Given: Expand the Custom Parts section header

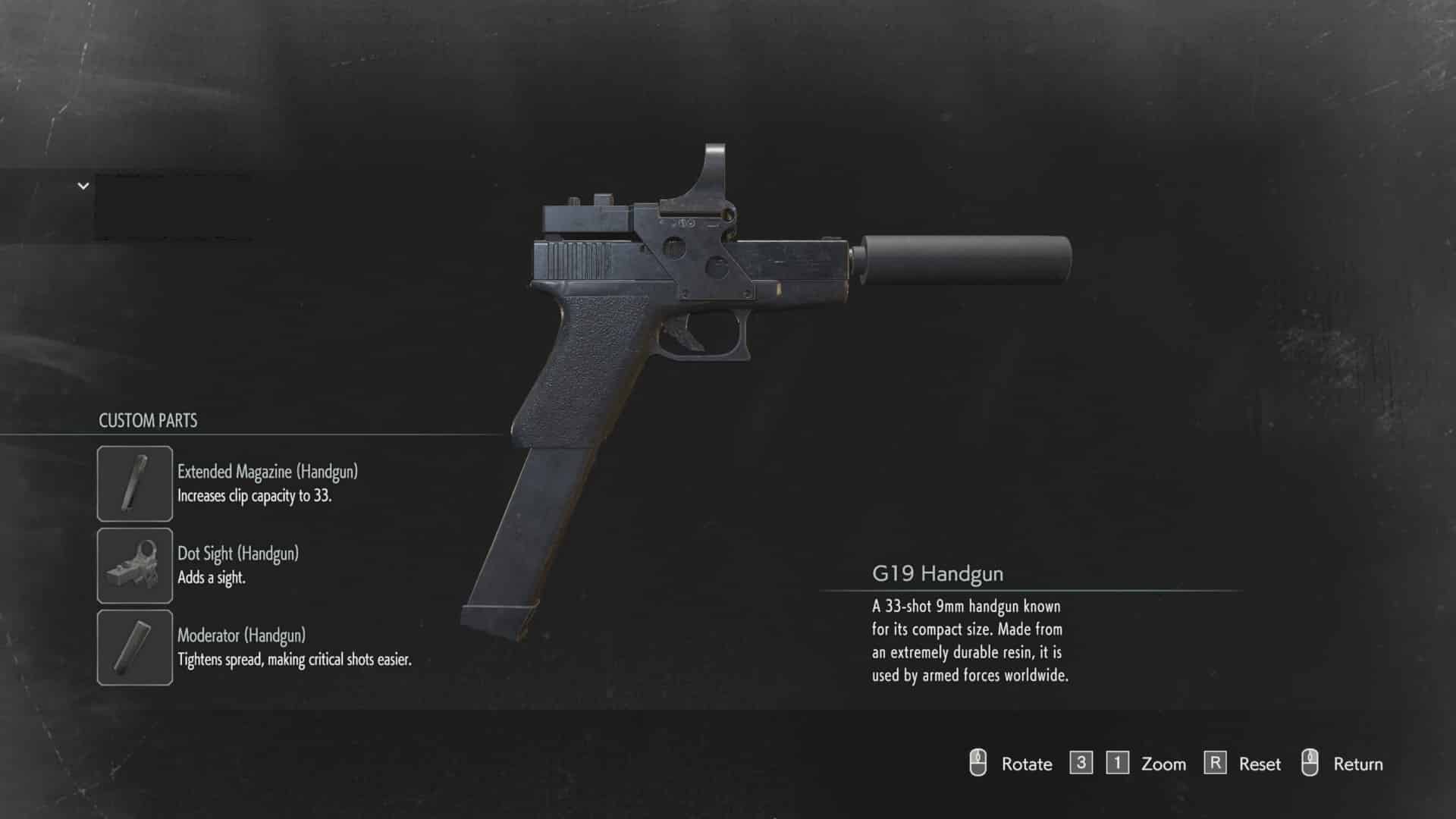Looking at the screenshot, I should click(x=148, y=421).
